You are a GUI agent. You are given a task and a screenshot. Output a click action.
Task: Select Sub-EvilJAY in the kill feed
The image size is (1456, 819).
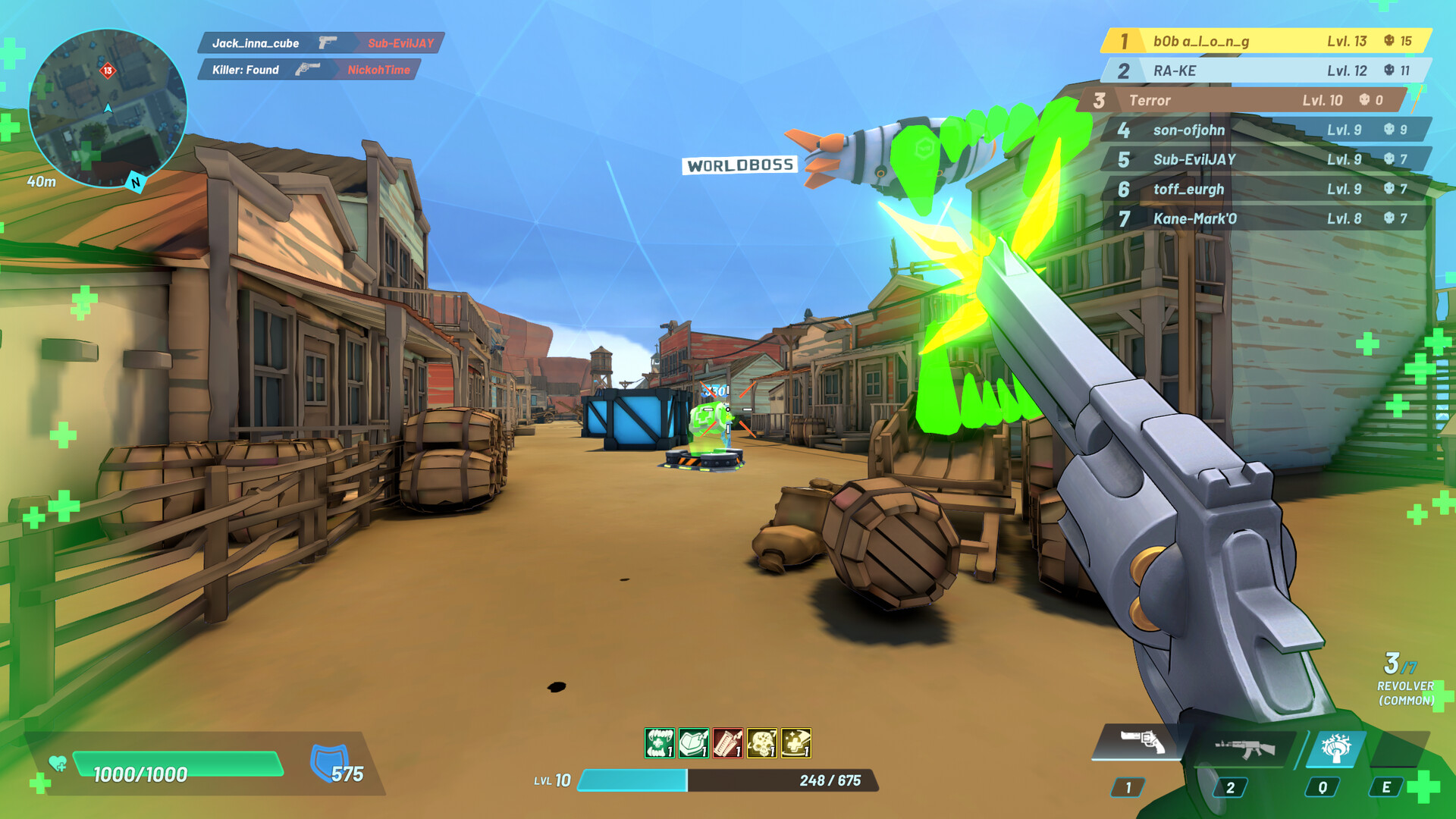(402, 44)
